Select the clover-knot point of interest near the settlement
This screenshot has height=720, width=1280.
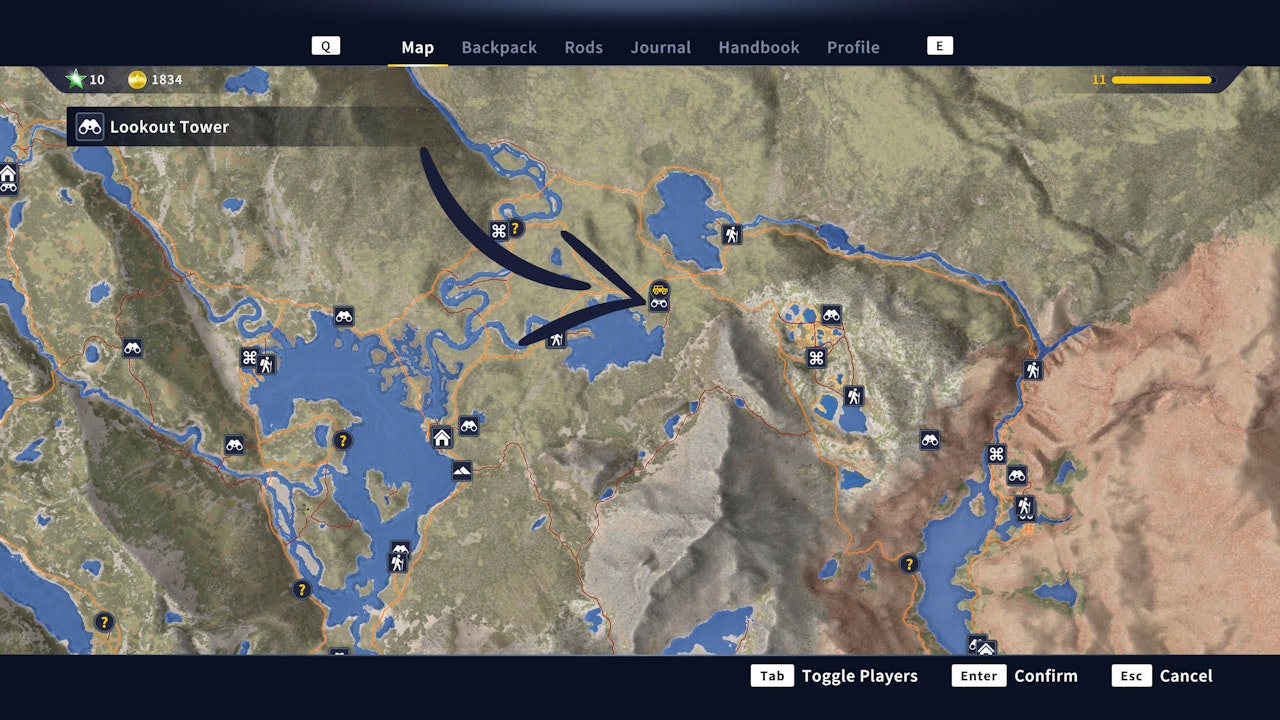(816, 357)
